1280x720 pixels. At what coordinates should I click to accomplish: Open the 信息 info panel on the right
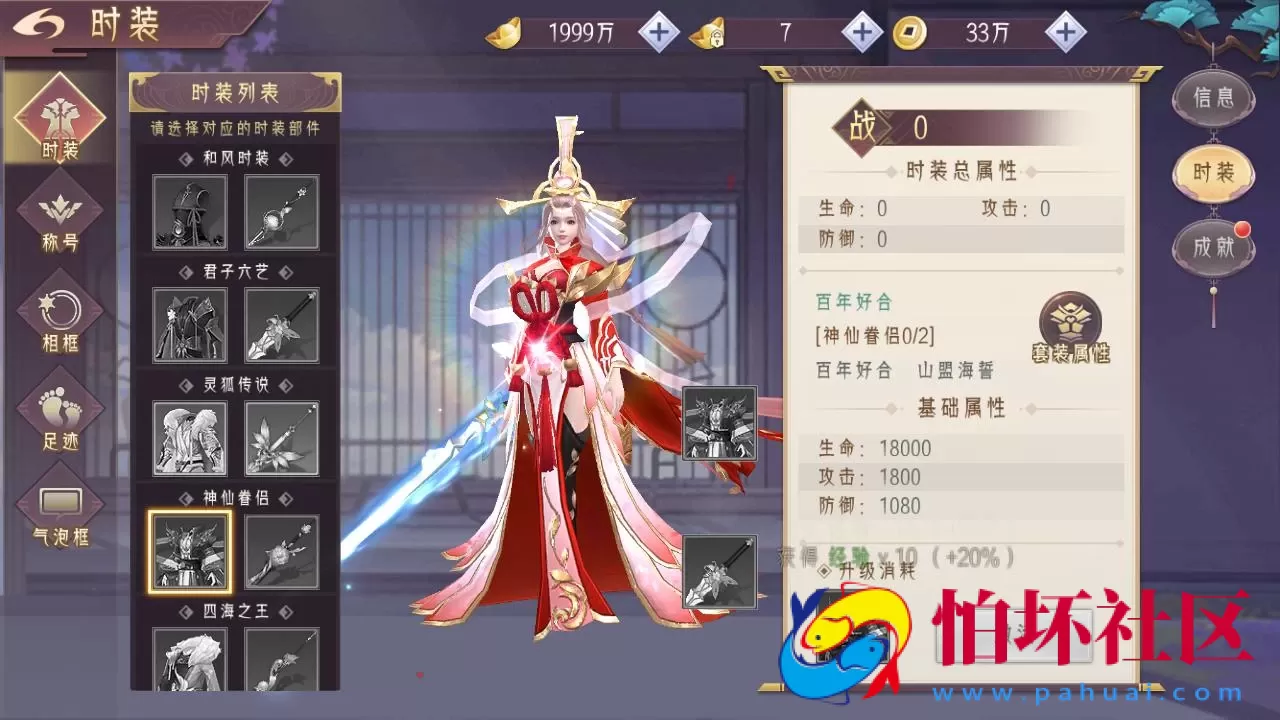[1212, 98]
